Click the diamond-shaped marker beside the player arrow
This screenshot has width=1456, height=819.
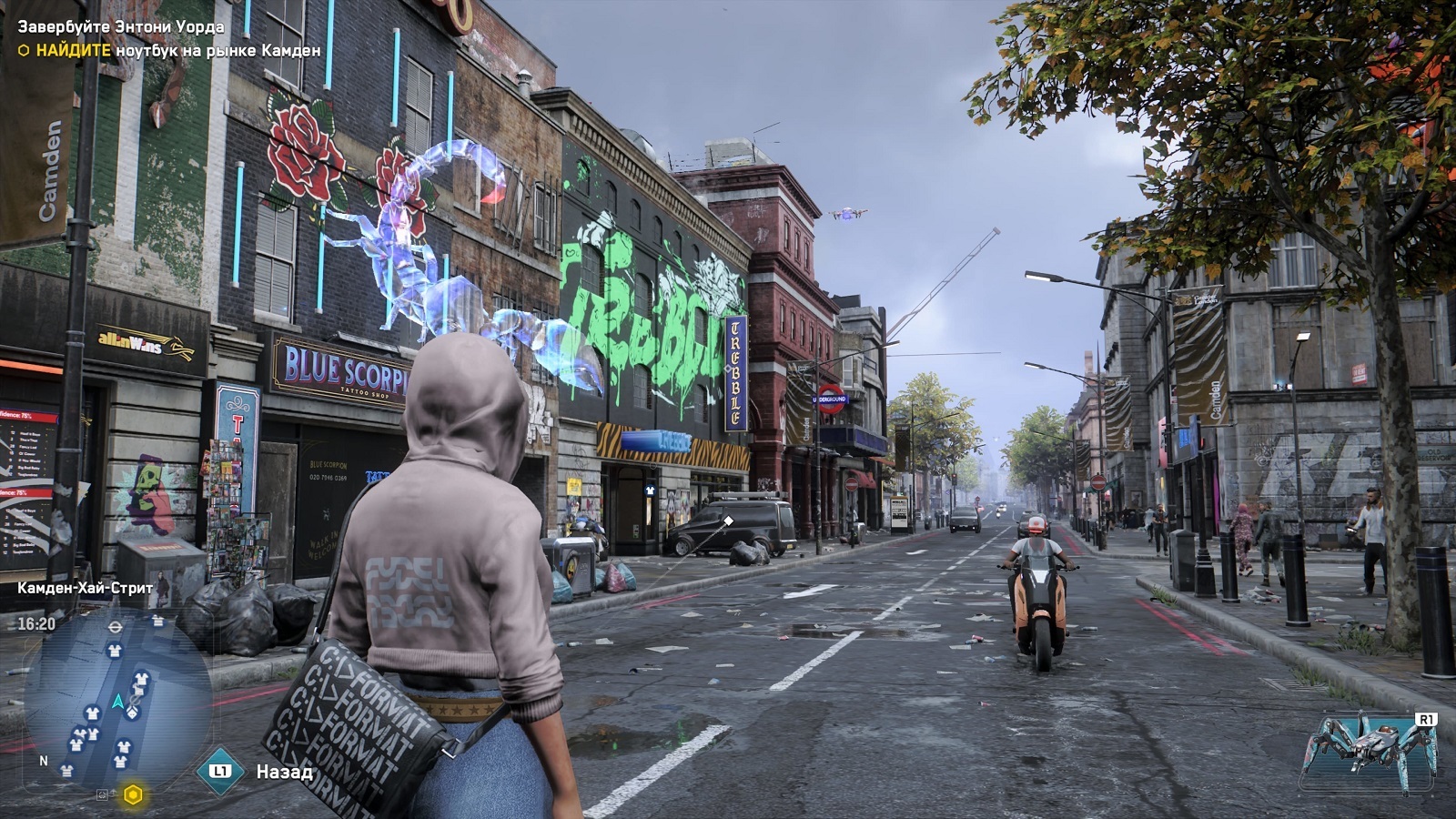click(x=133, y=713)
